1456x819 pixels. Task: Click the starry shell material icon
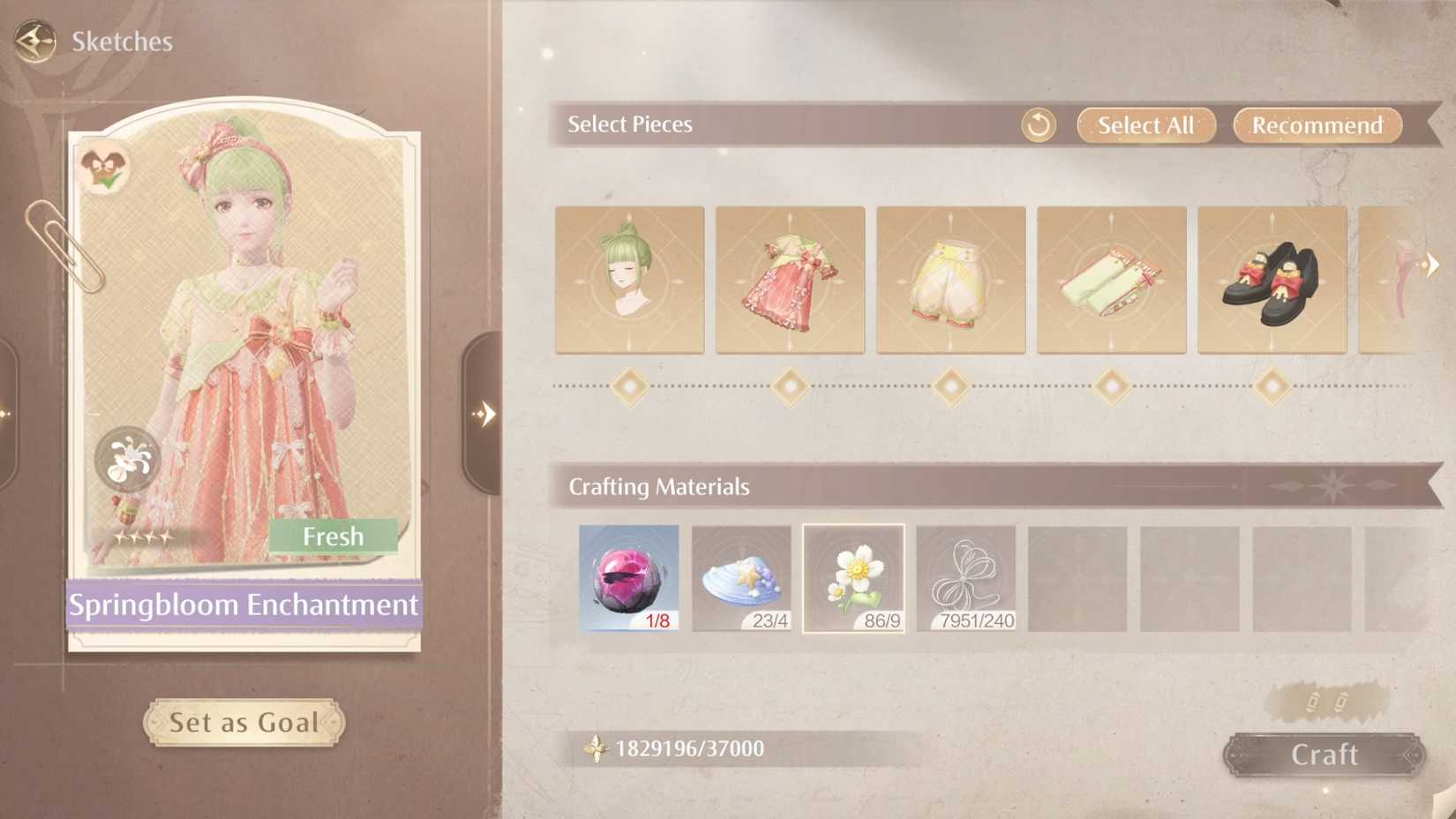[x=740, y=578]
